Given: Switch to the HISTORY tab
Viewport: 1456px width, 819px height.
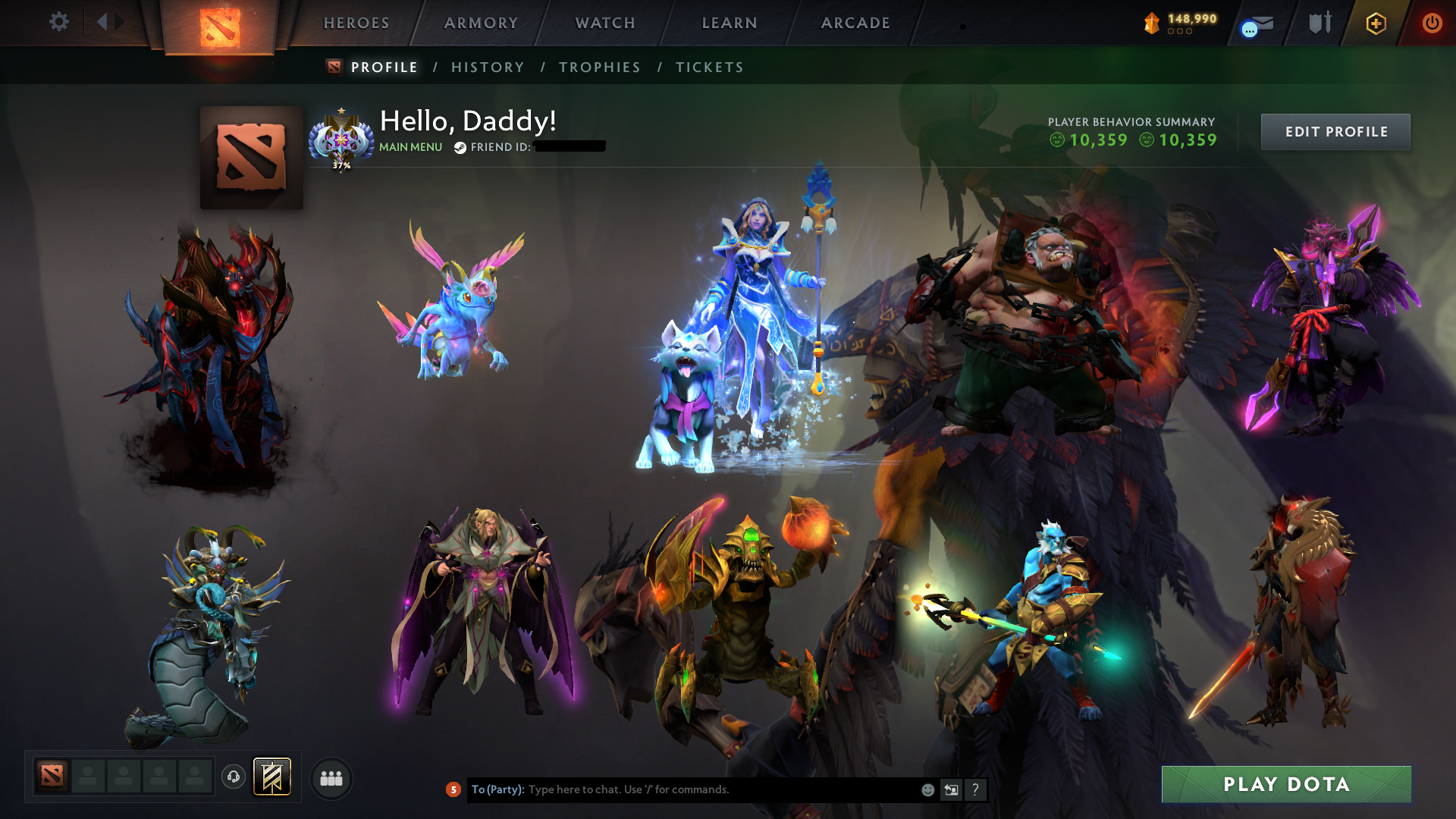Looking at the screenshot, I should point(487,67).
